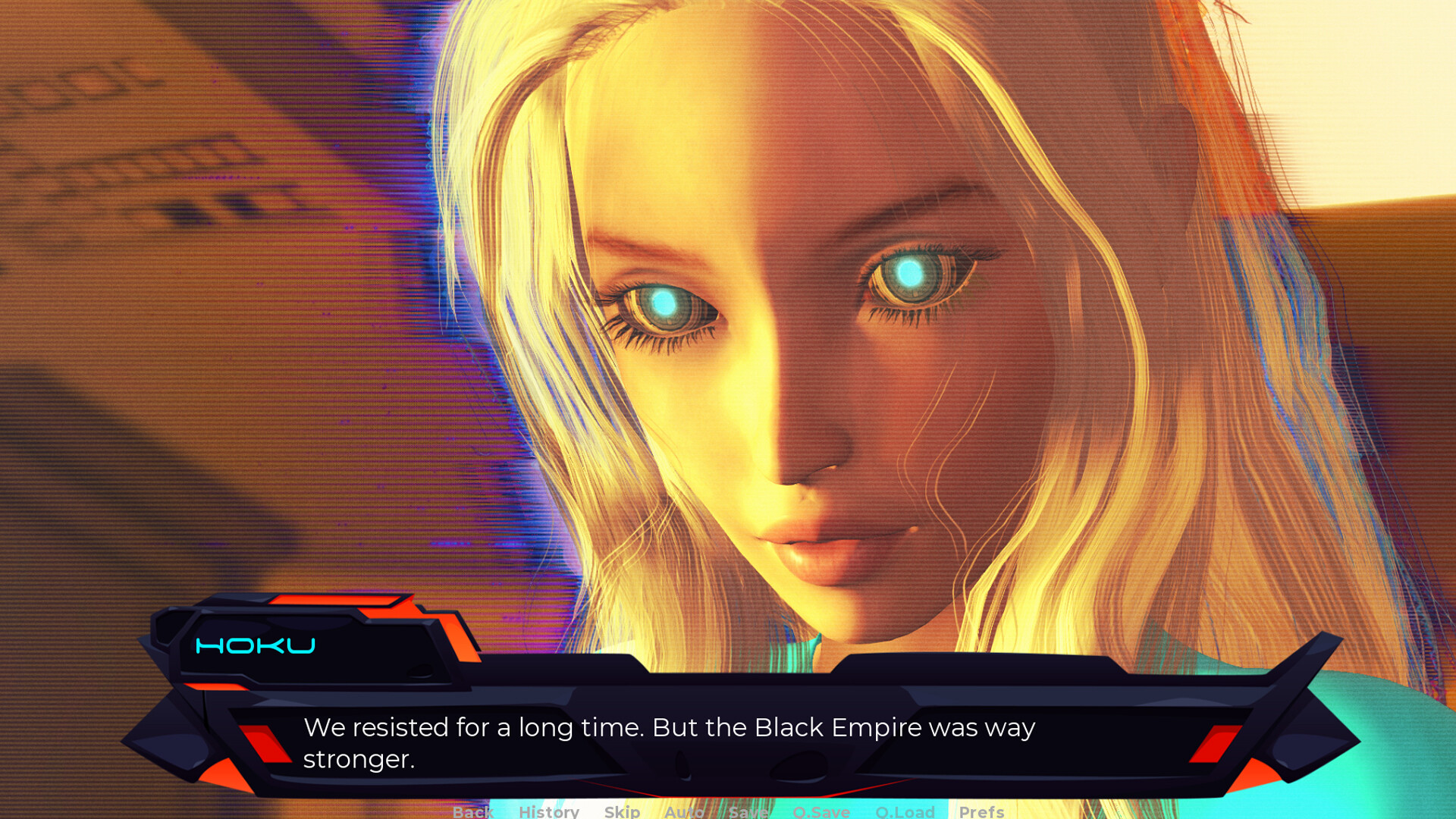Screen dimensions: 1456x819
Task: Open the Save screen
Action: 749,812
